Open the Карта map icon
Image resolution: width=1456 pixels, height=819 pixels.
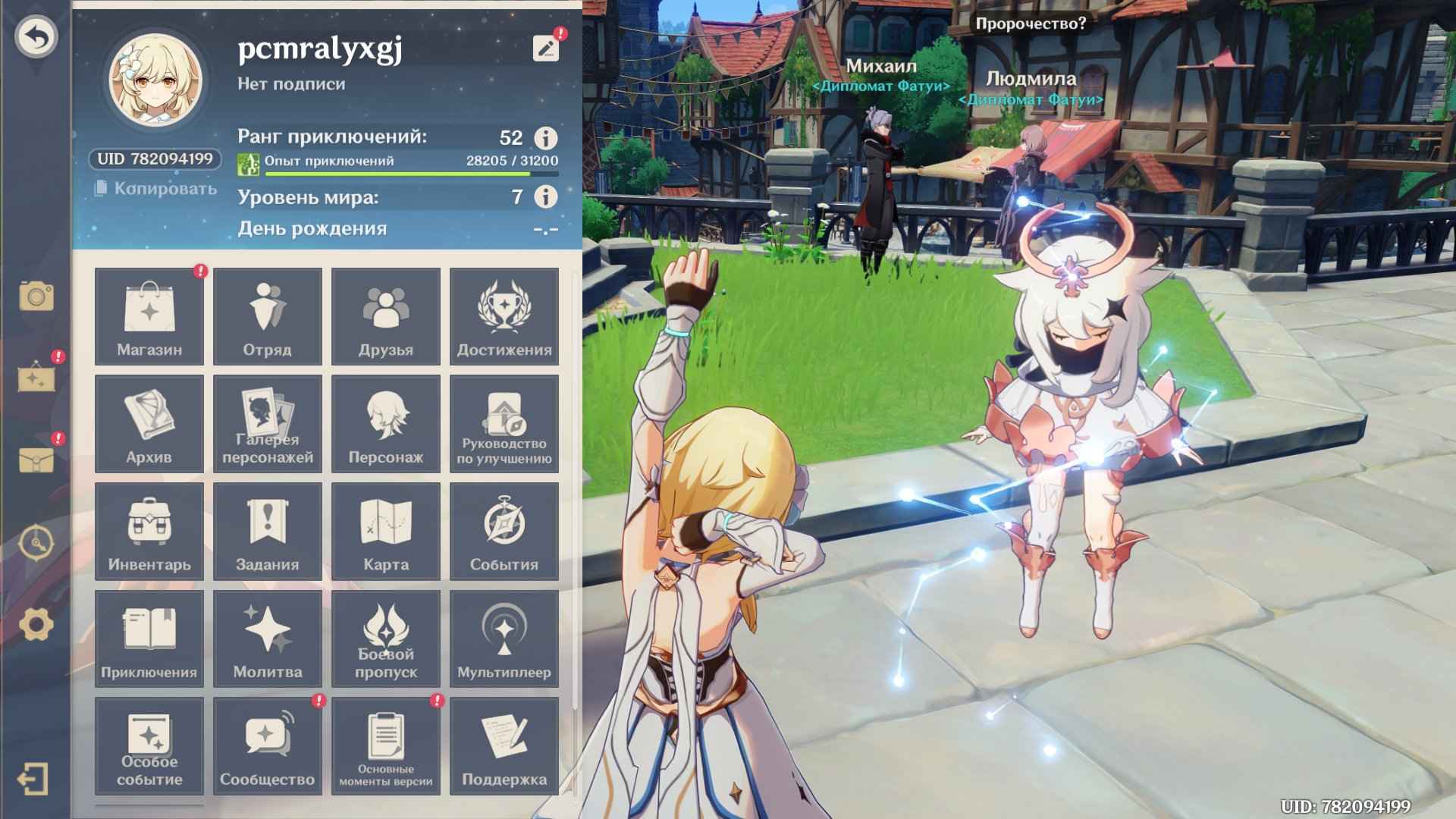385,531
